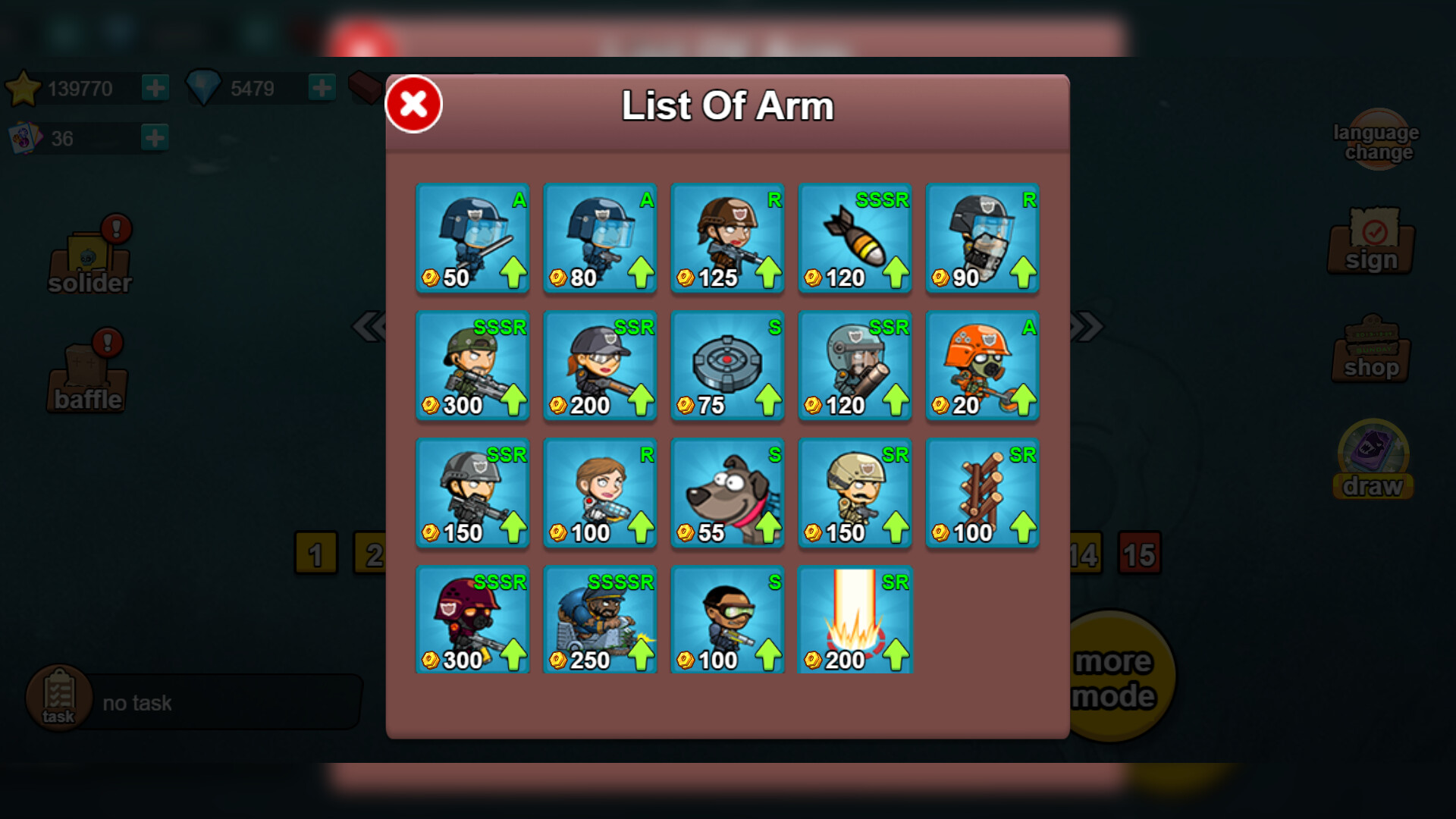The width and height of the screenshot is (1456, 819).
Task: Upgrade the SSSSR 250-coin mounted gunner
Action: 641,653
